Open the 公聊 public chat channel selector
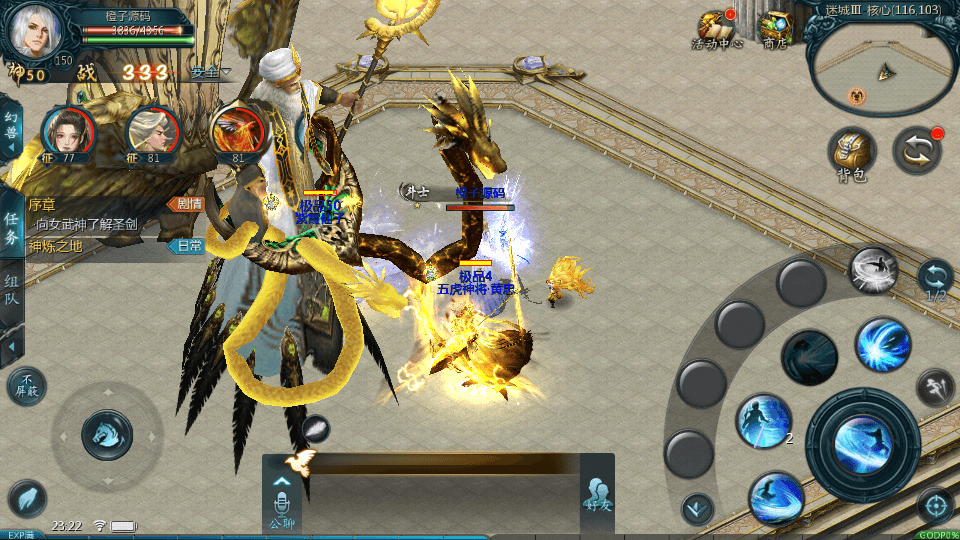960x540 pixels. [x=281, y=497]
